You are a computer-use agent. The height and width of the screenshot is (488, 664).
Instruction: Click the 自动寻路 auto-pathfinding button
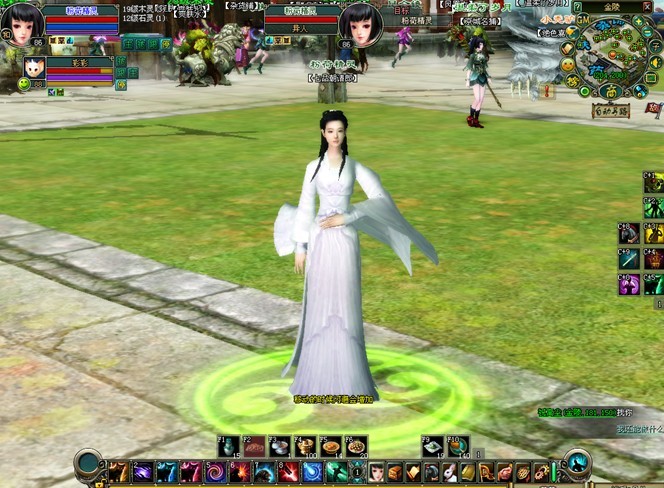coord(609,111)
